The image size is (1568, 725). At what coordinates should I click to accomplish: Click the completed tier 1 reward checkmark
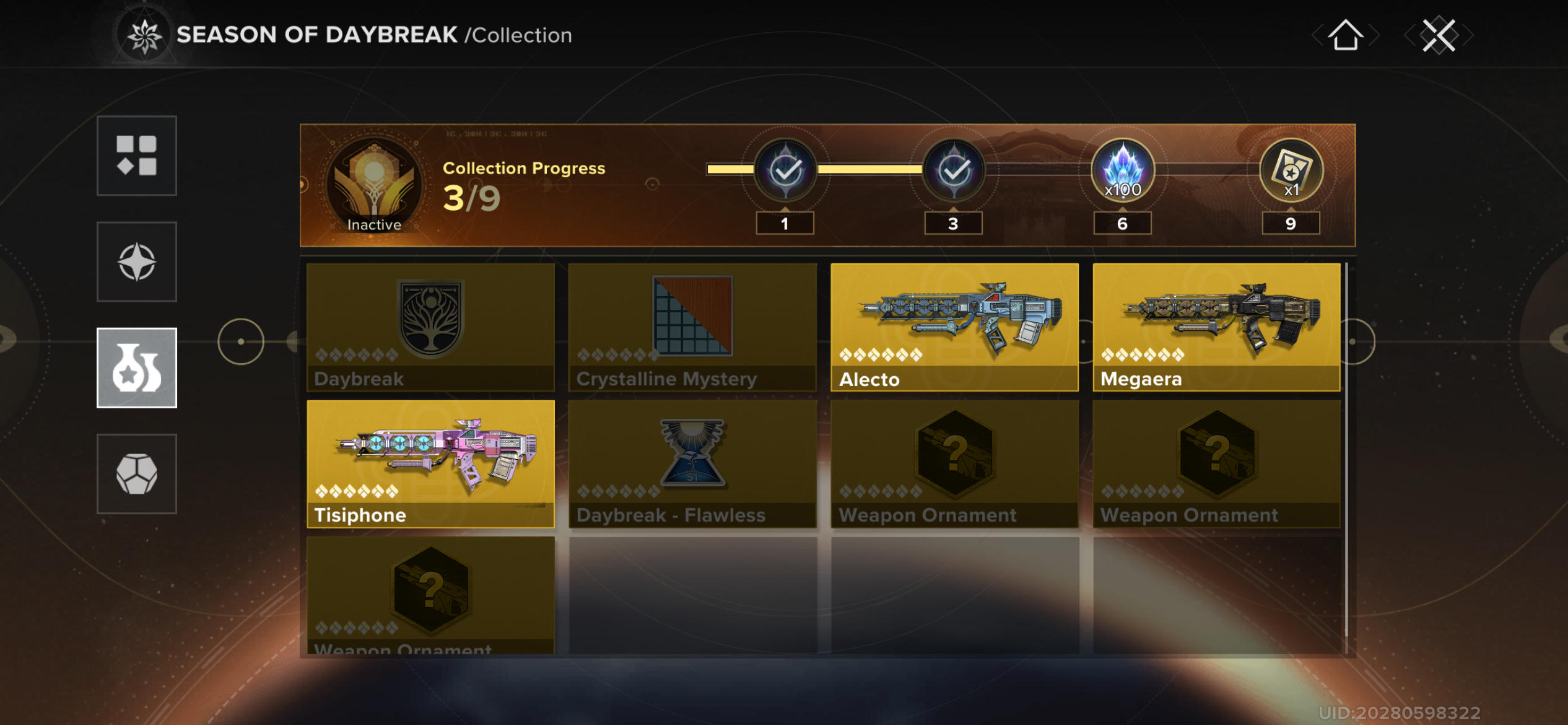coord(785,170)
